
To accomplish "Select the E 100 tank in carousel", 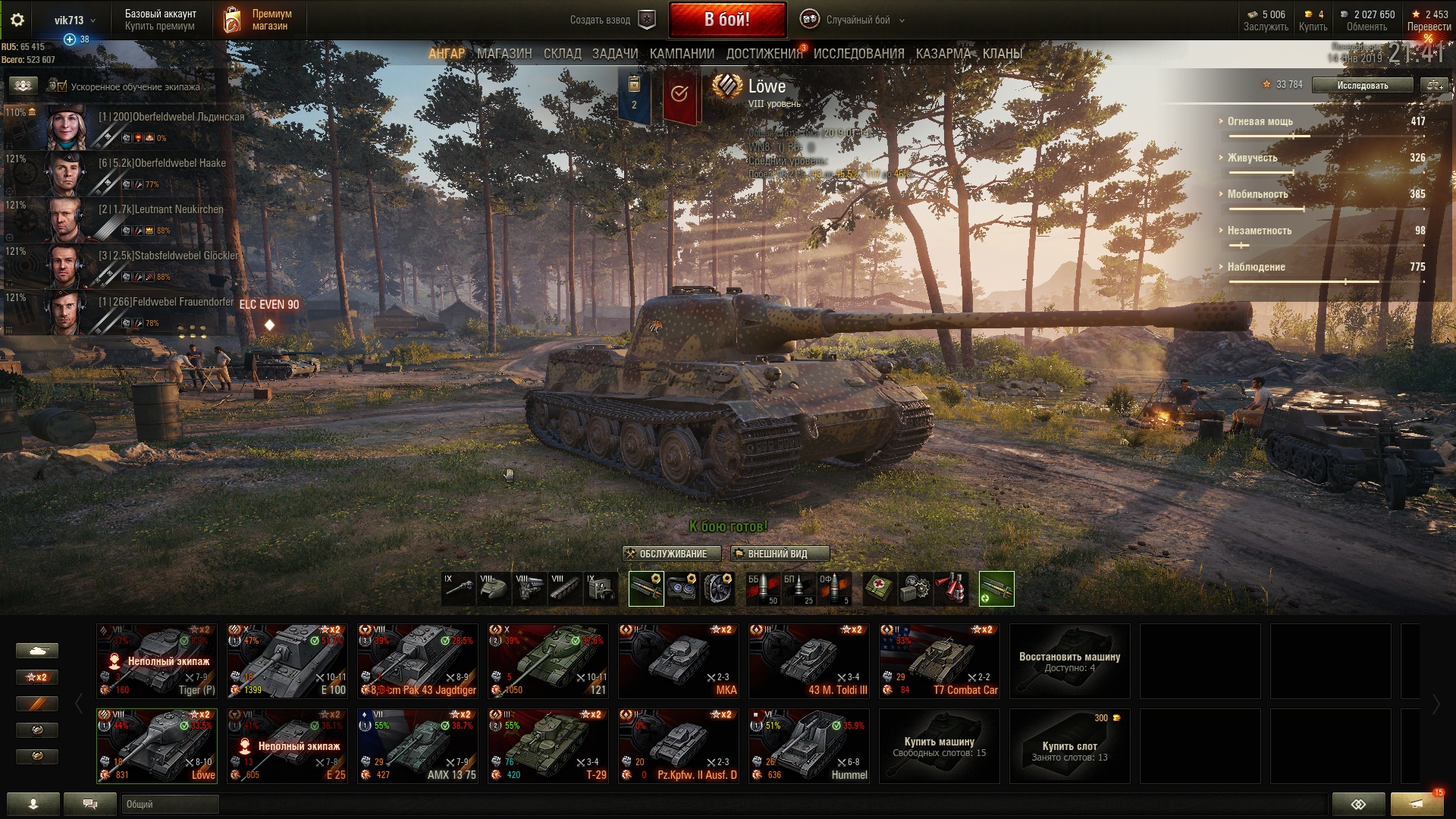I will point(287,661).
